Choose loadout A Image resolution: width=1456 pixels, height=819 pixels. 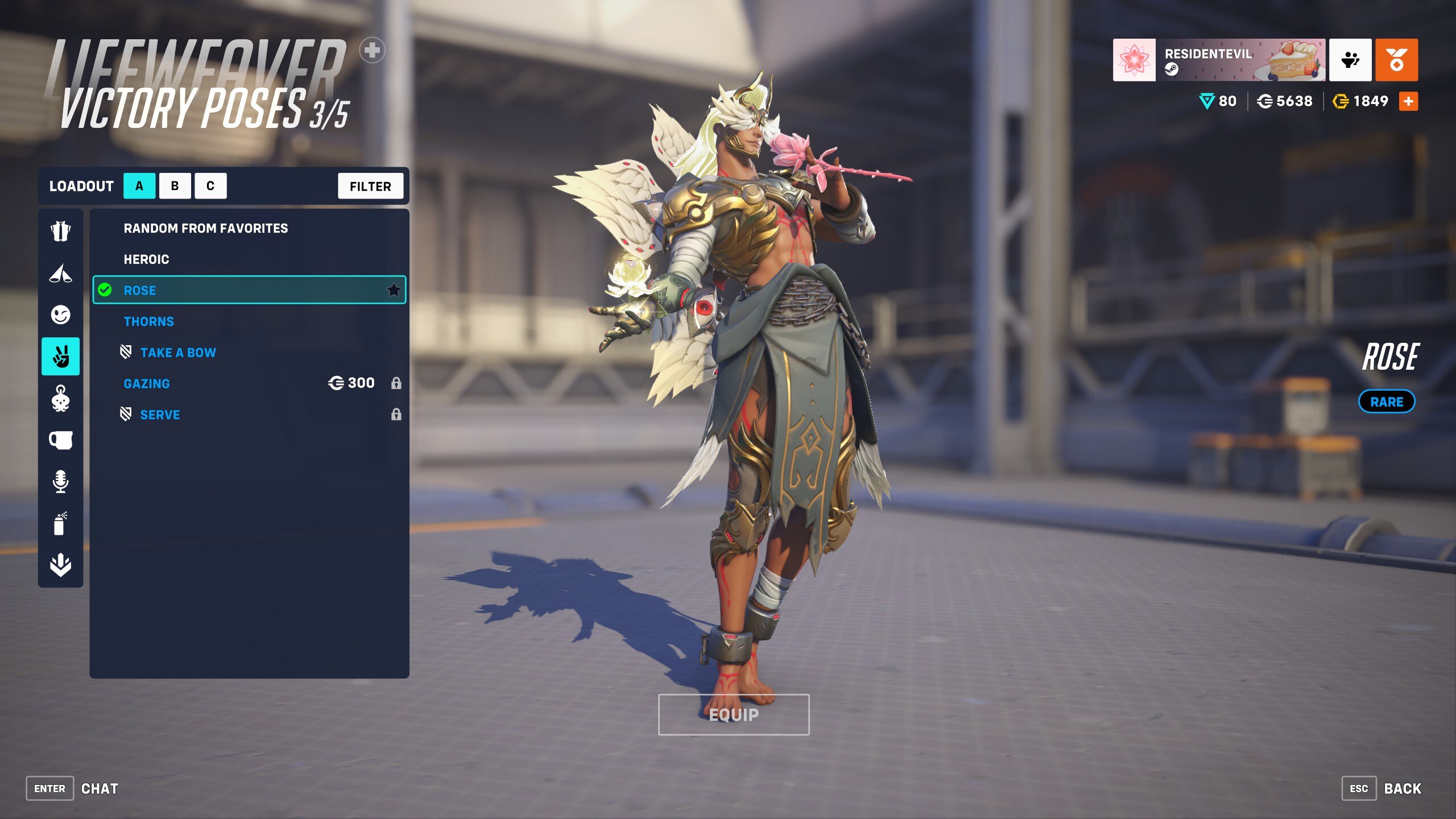[x=139, y=186]
